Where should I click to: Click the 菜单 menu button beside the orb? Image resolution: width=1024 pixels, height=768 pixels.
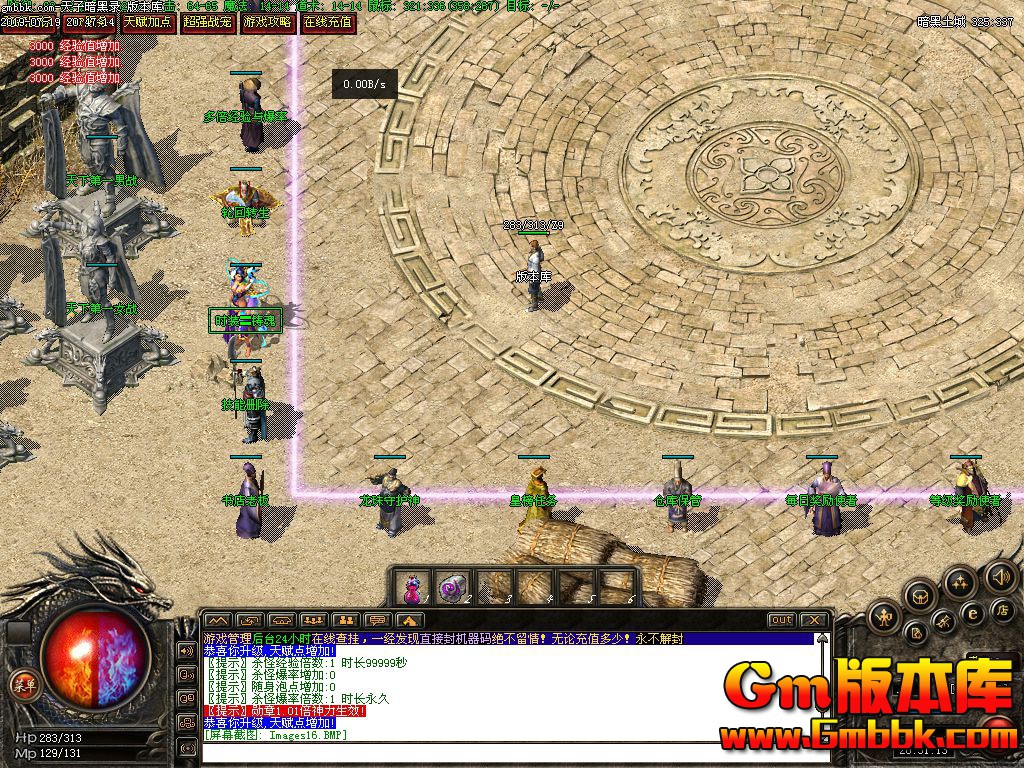click(22, 684)
